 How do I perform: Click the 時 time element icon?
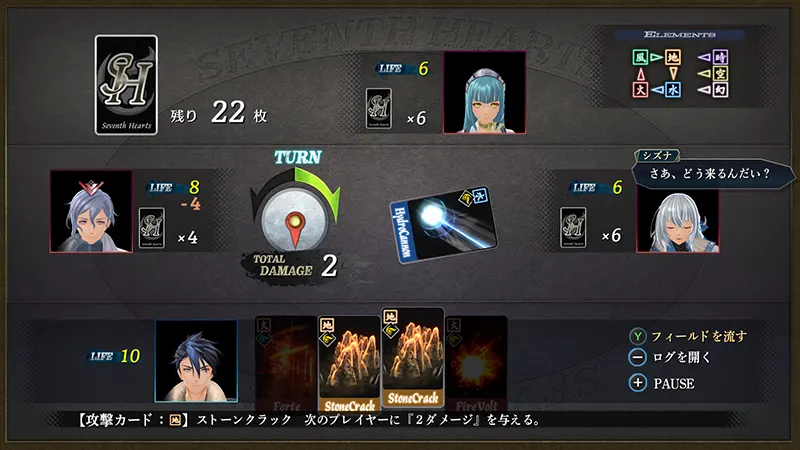click(720, 58)
